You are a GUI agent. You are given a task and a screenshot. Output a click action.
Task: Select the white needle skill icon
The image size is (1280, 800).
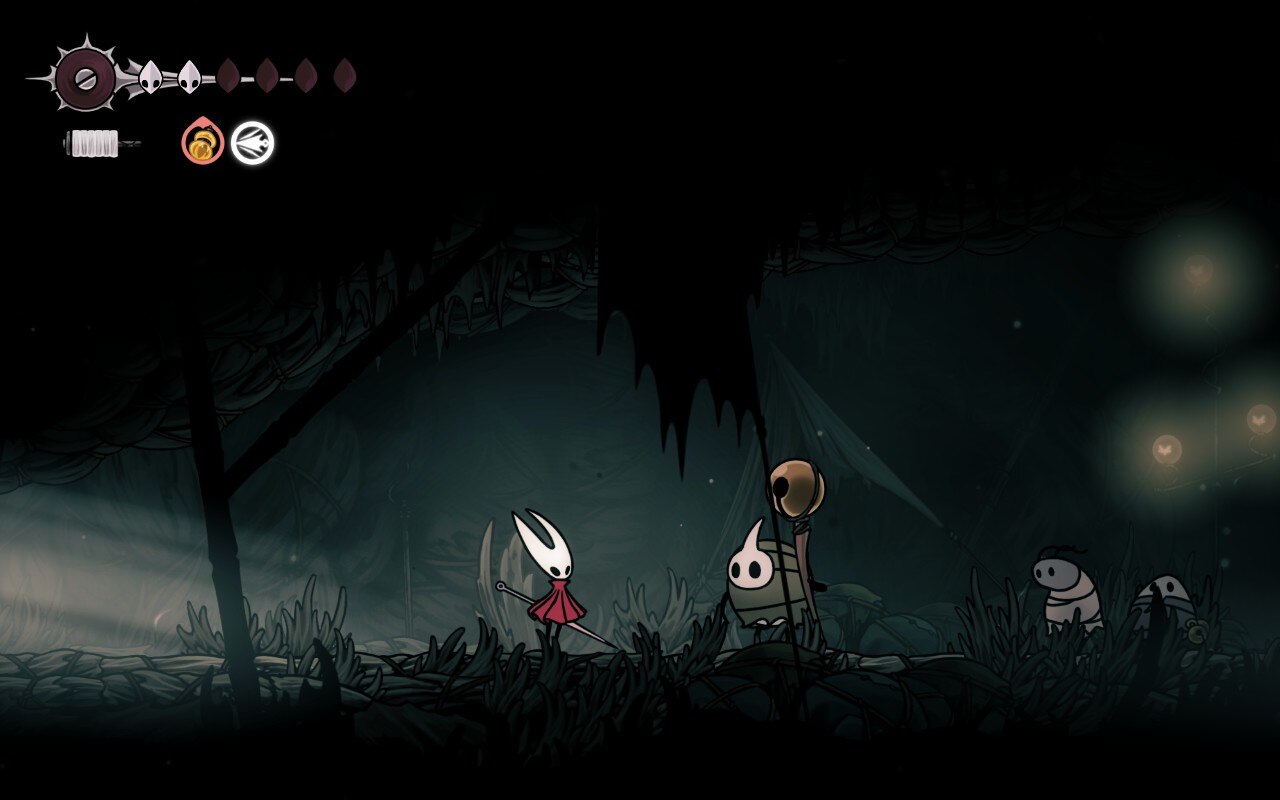(x=251, y=142)
